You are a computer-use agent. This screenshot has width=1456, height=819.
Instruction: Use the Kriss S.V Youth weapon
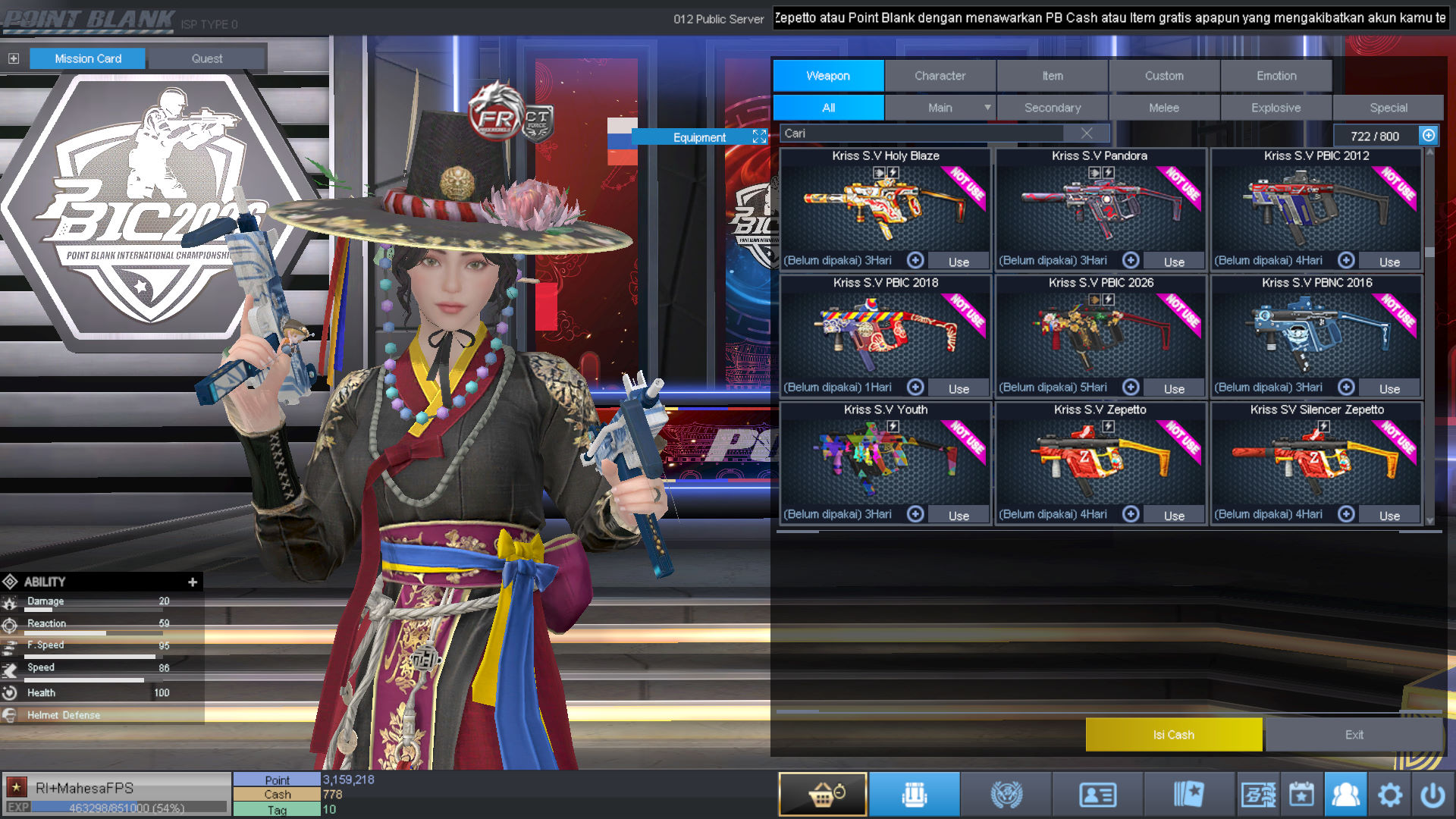point(959,516)
